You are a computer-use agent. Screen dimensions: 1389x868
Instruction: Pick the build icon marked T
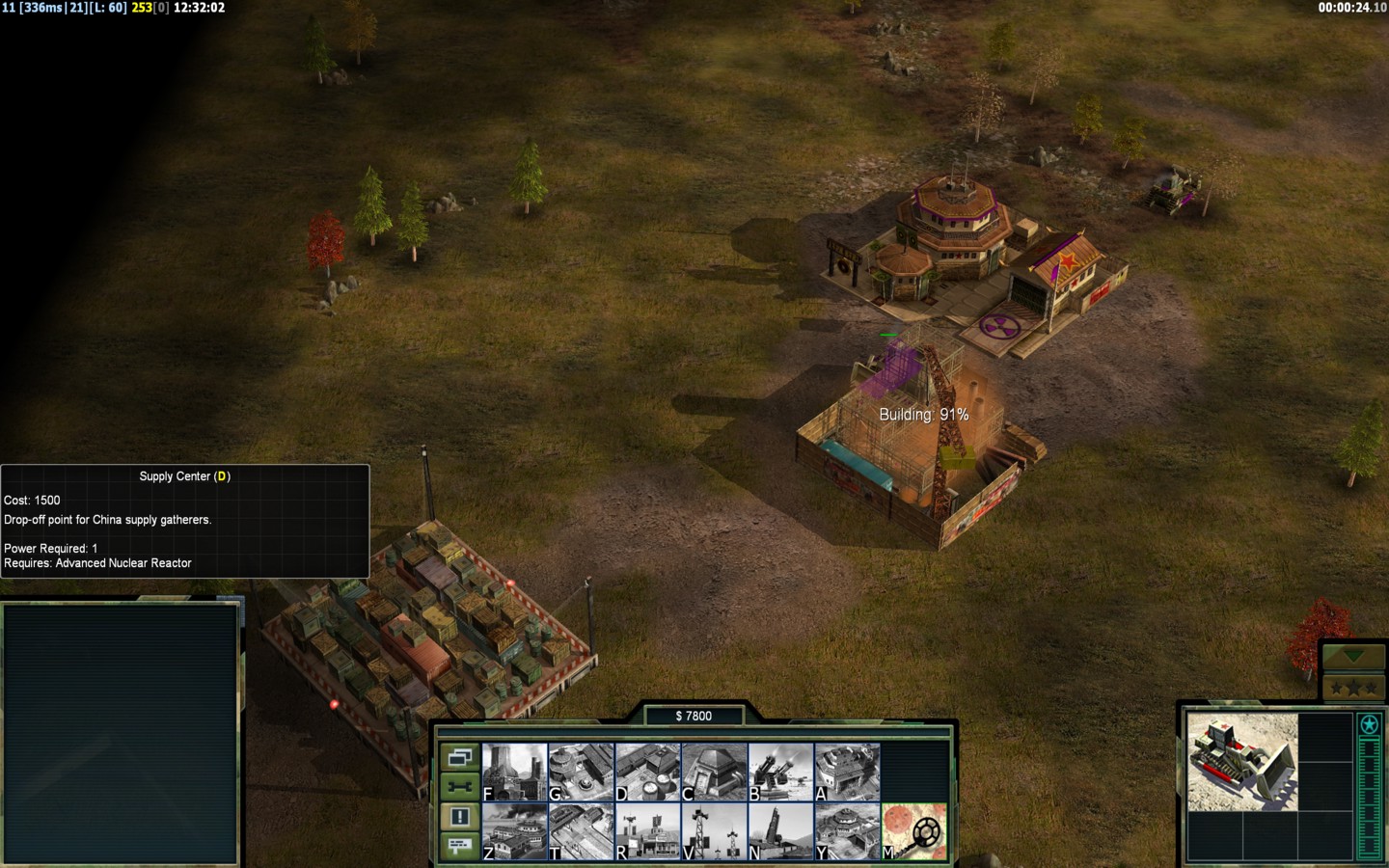click(582, 831)
